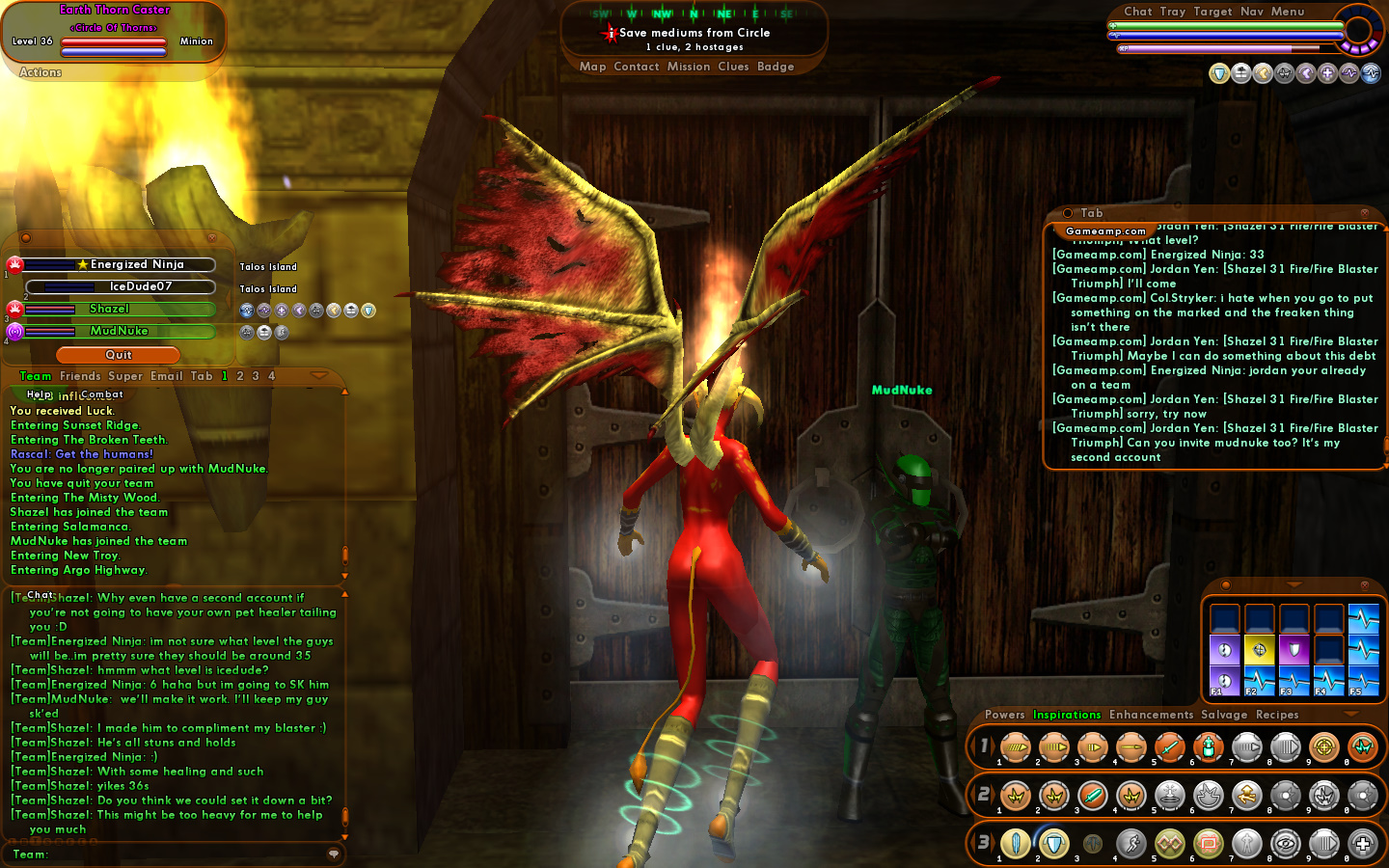The image size is (1389, 868).
Task: Open the Recipes tab
Action: [1277, 715]
